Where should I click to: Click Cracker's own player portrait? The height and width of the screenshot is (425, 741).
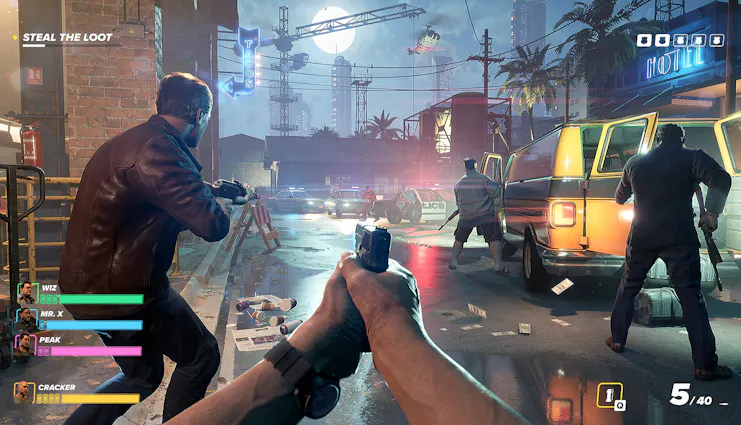click(x=24, y=392)
